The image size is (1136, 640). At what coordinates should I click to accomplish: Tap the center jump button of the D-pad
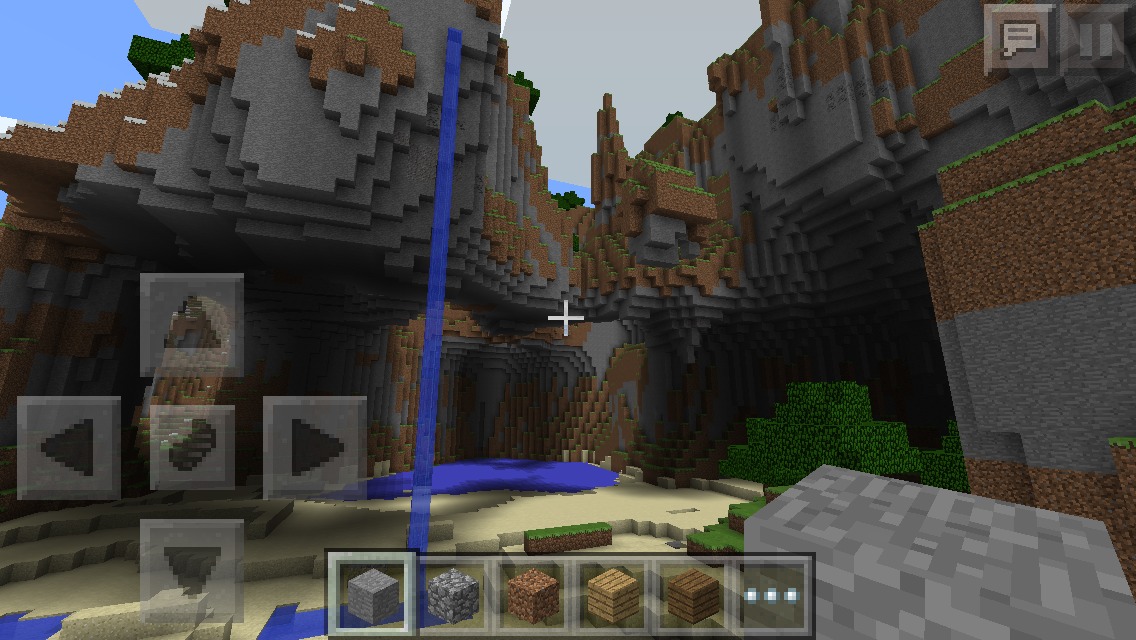coord(192,447)
